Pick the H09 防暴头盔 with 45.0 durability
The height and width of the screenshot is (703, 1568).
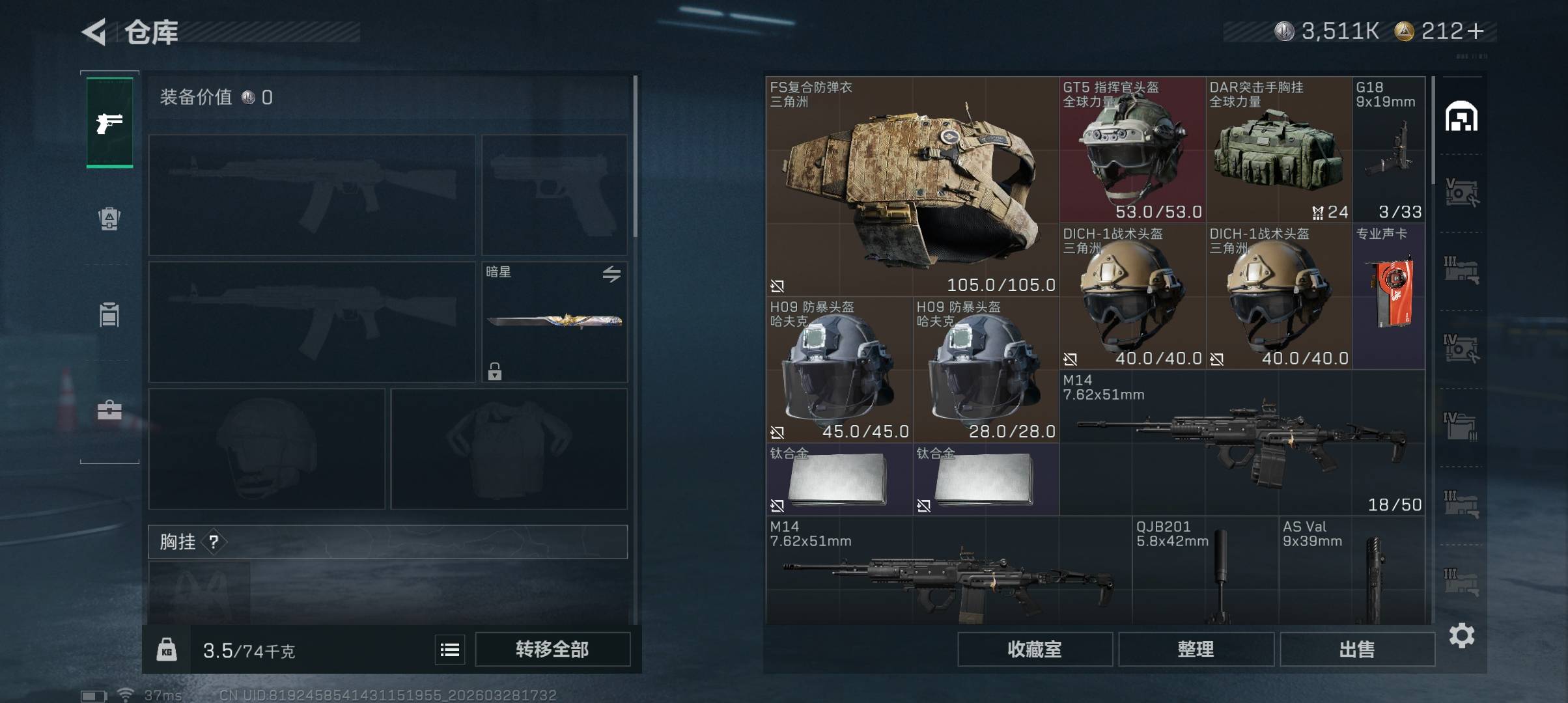pos(839,370)
